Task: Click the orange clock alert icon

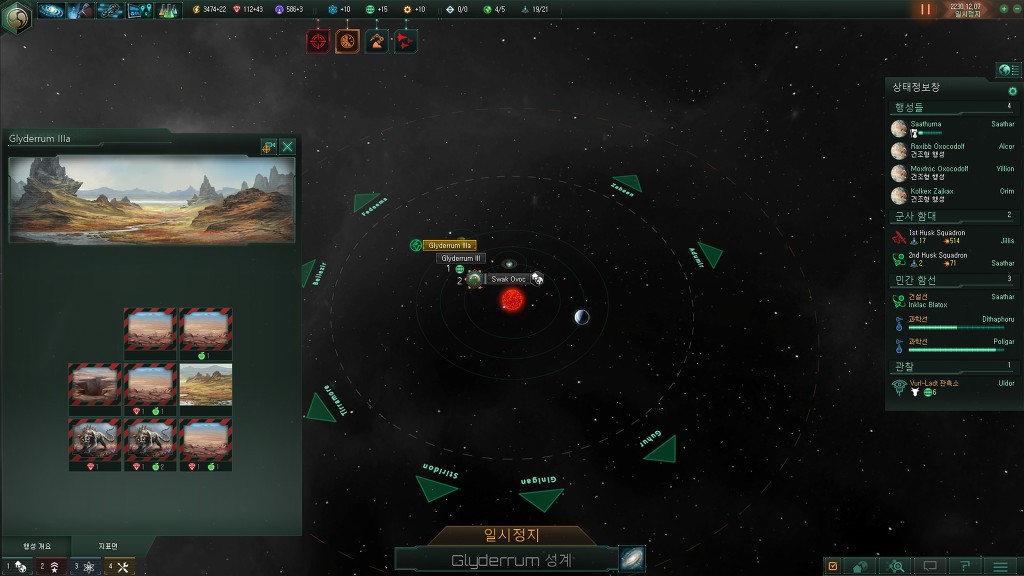Action: [347, 41]
